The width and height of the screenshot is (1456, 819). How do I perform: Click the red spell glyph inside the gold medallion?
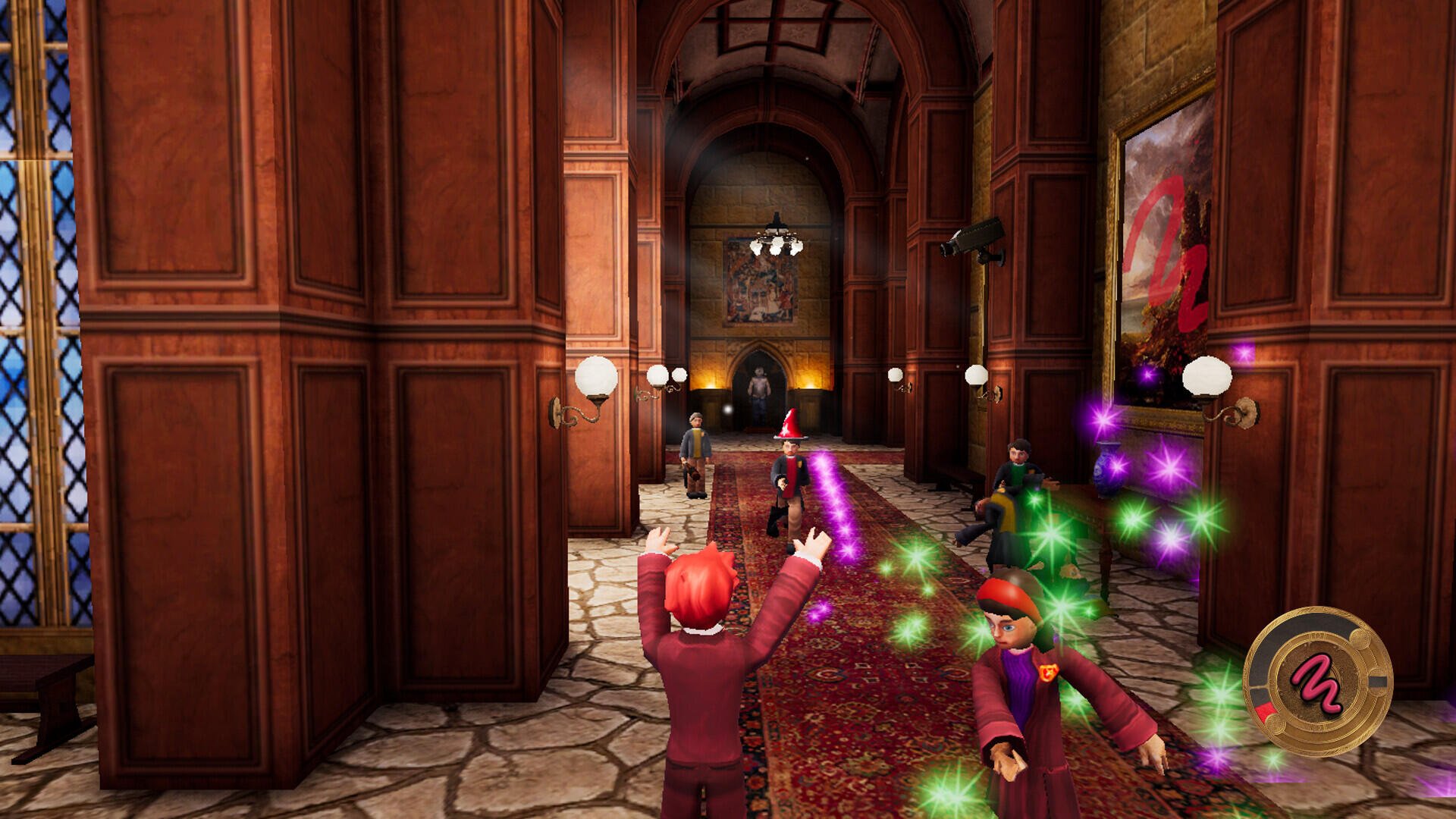(1319, 682)
